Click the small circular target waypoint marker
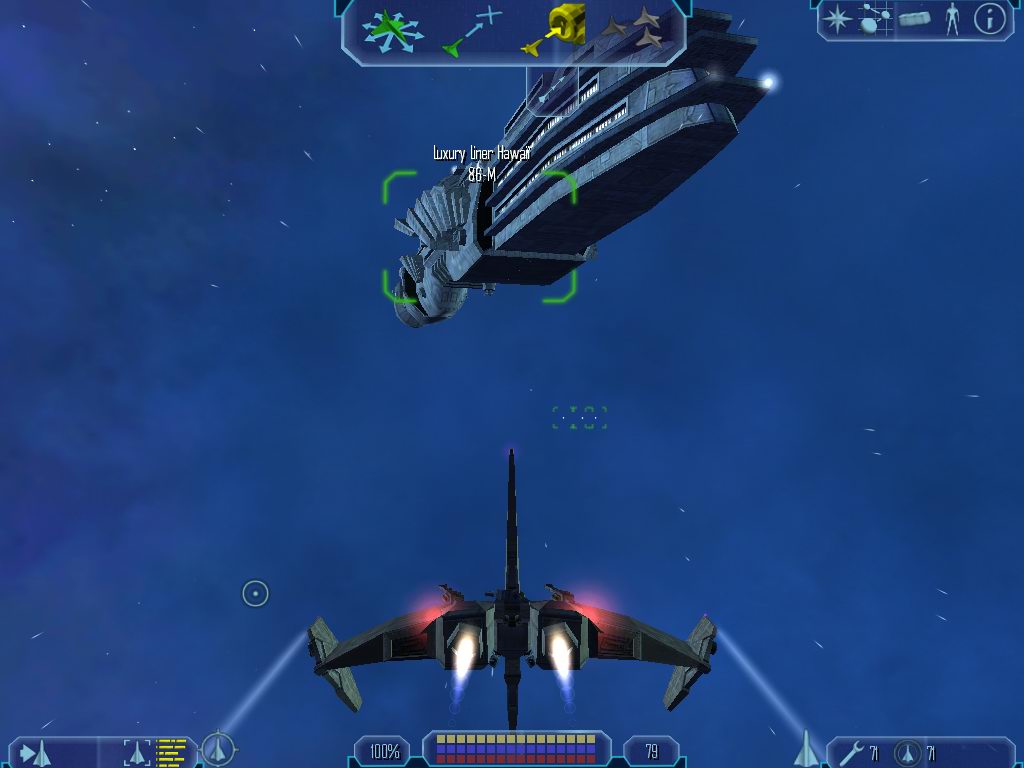The width and height of the screenshot is (1024, 768). pyautogui.click(x=255, y=594)
